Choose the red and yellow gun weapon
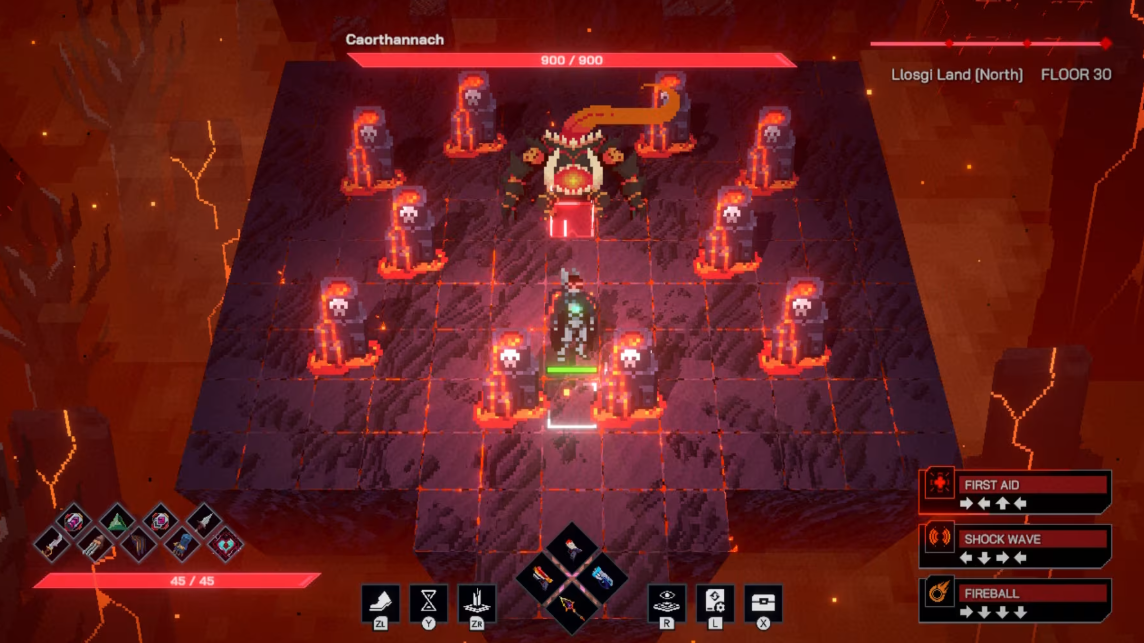 click(x=544, y=578)
